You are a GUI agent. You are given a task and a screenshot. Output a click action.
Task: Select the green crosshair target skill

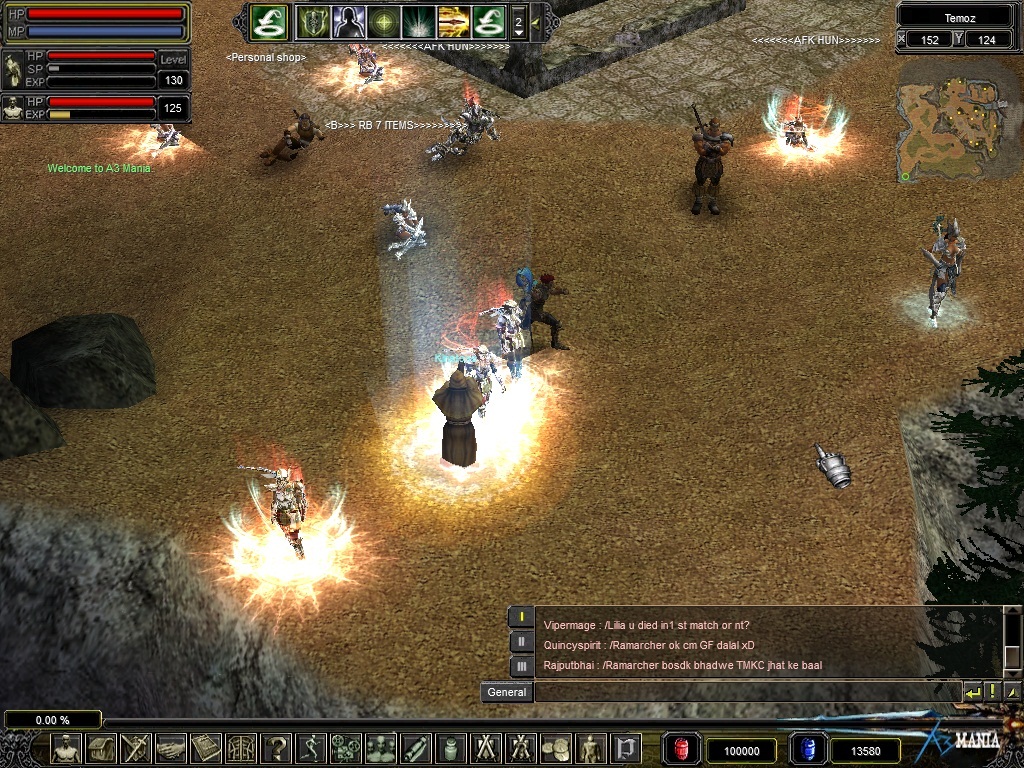(383, 21)
